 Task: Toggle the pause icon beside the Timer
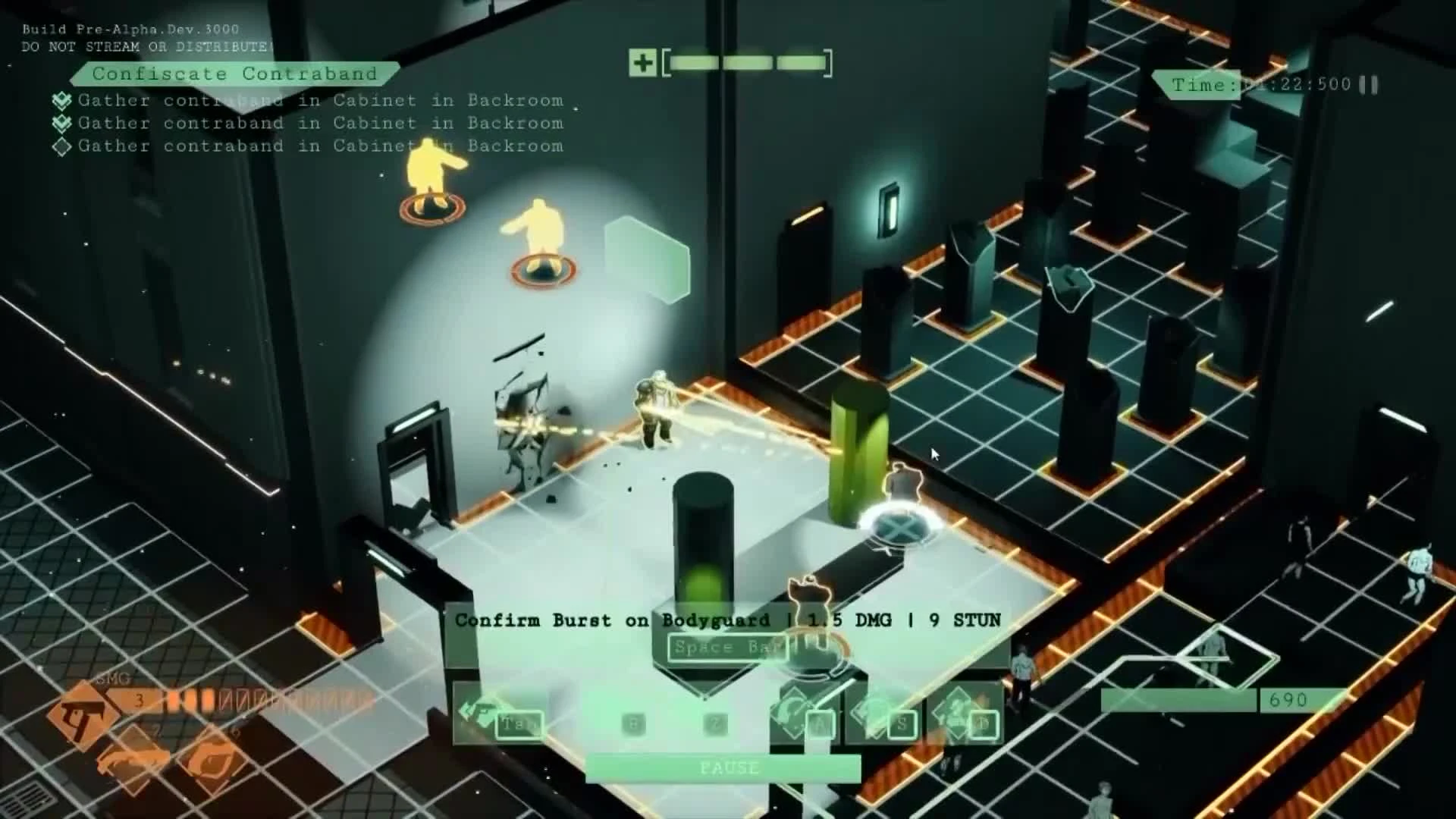click(x=1367, y=84)
